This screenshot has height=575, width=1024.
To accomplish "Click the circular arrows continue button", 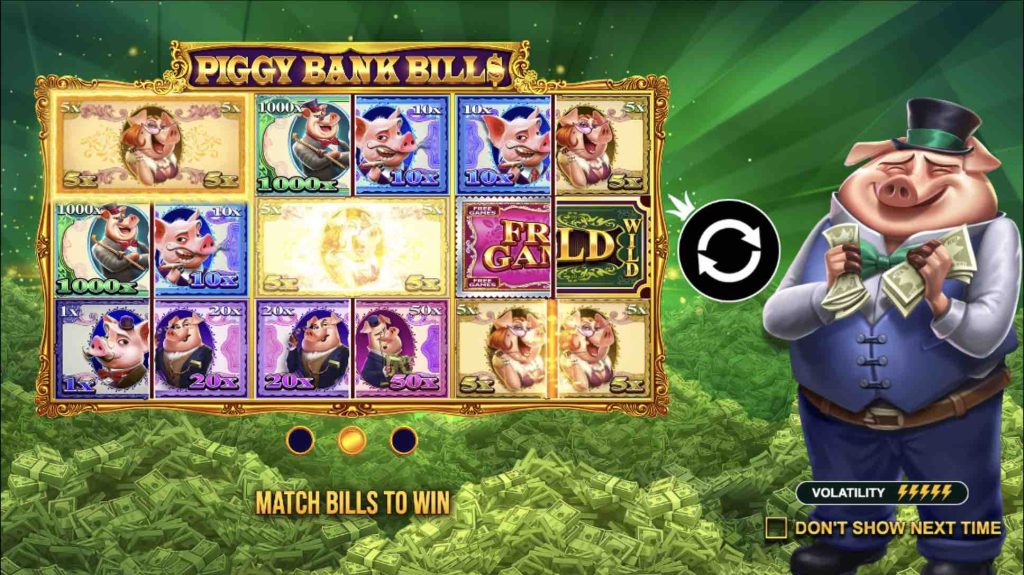I will (x=727, y=250).
